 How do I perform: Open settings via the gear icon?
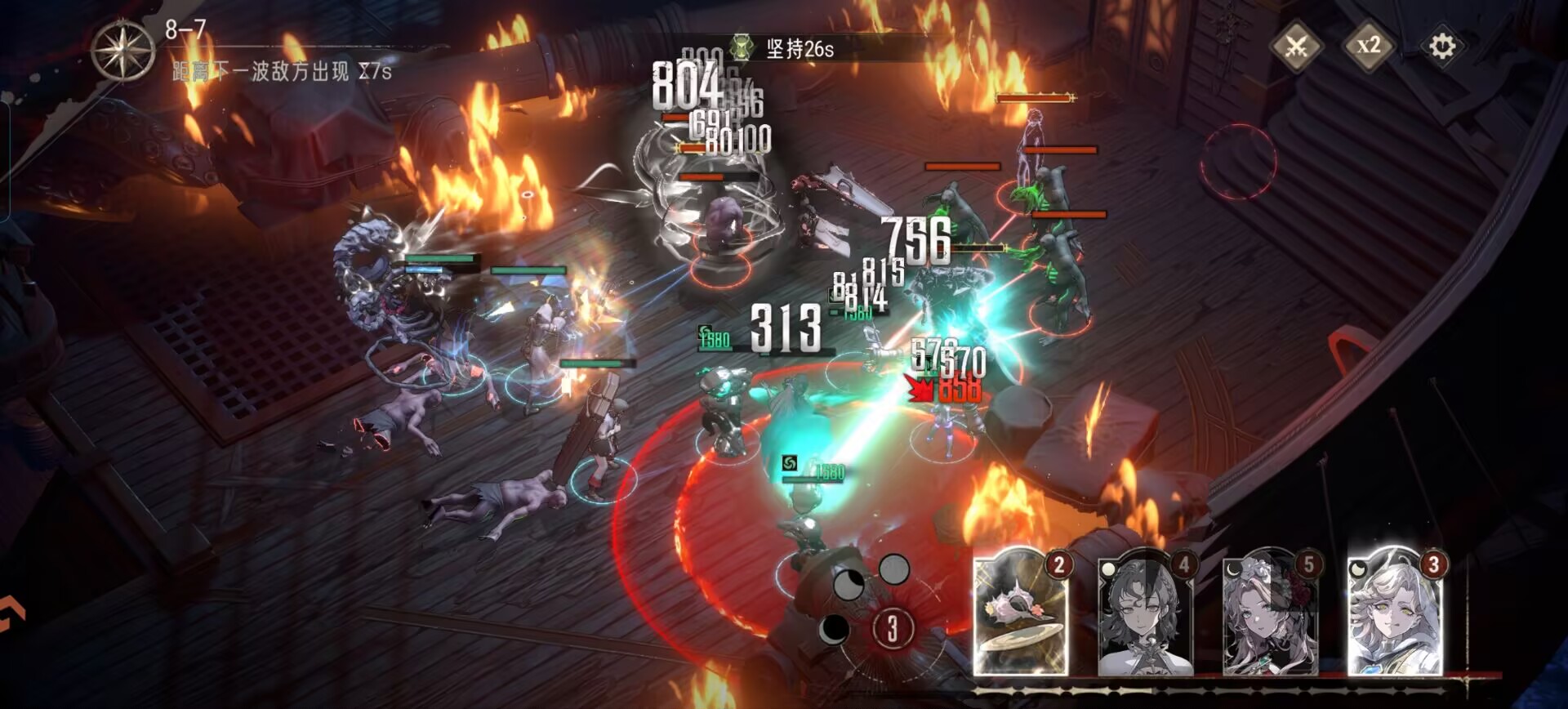pyautogui.click(x=1441, y=46)
